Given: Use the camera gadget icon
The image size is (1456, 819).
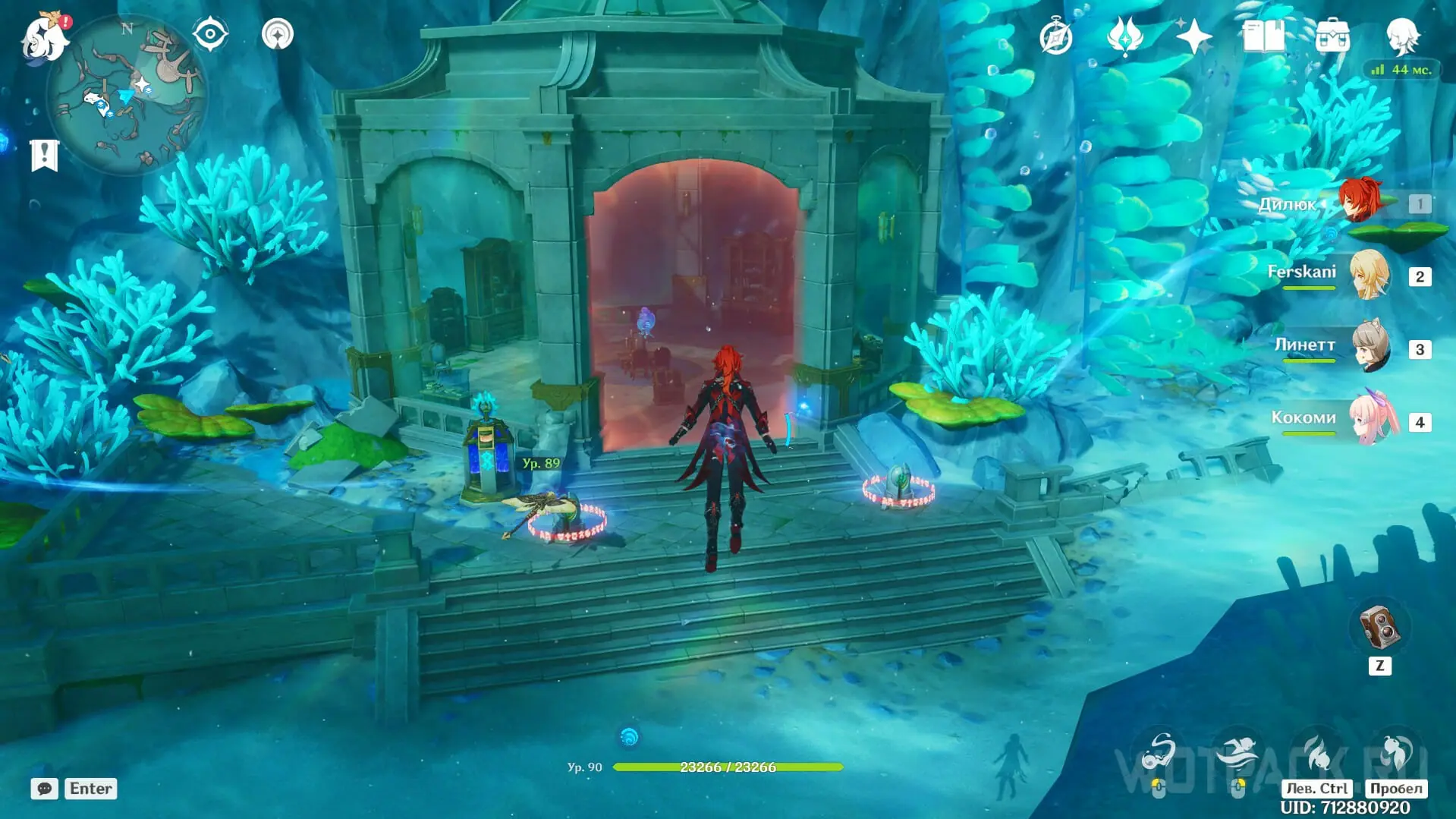Looking at the screenshot, I should click(1379, 628).
